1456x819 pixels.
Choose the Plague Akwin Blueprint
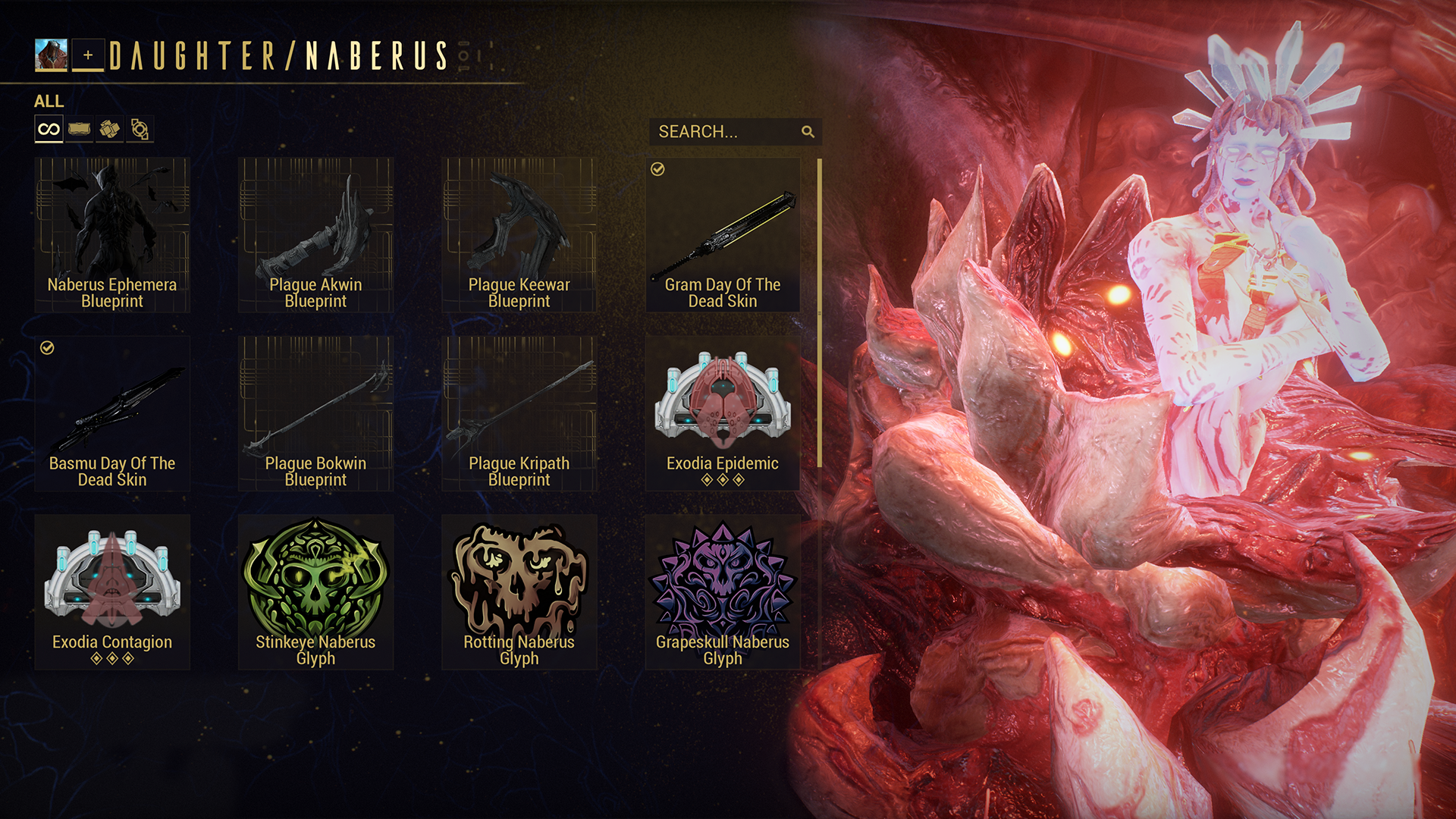315,235
